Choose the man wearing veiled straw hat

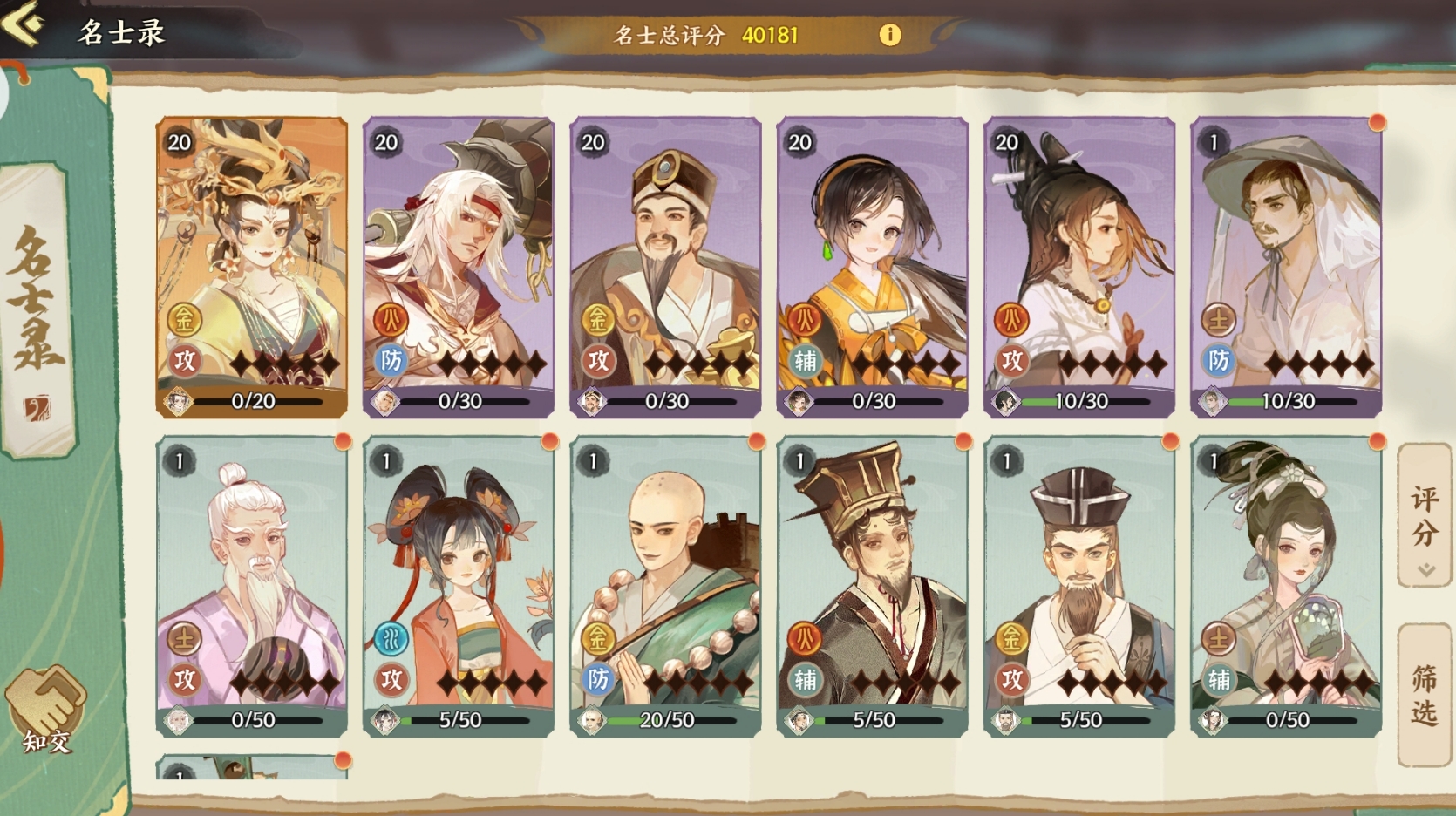coord(1286,266)
